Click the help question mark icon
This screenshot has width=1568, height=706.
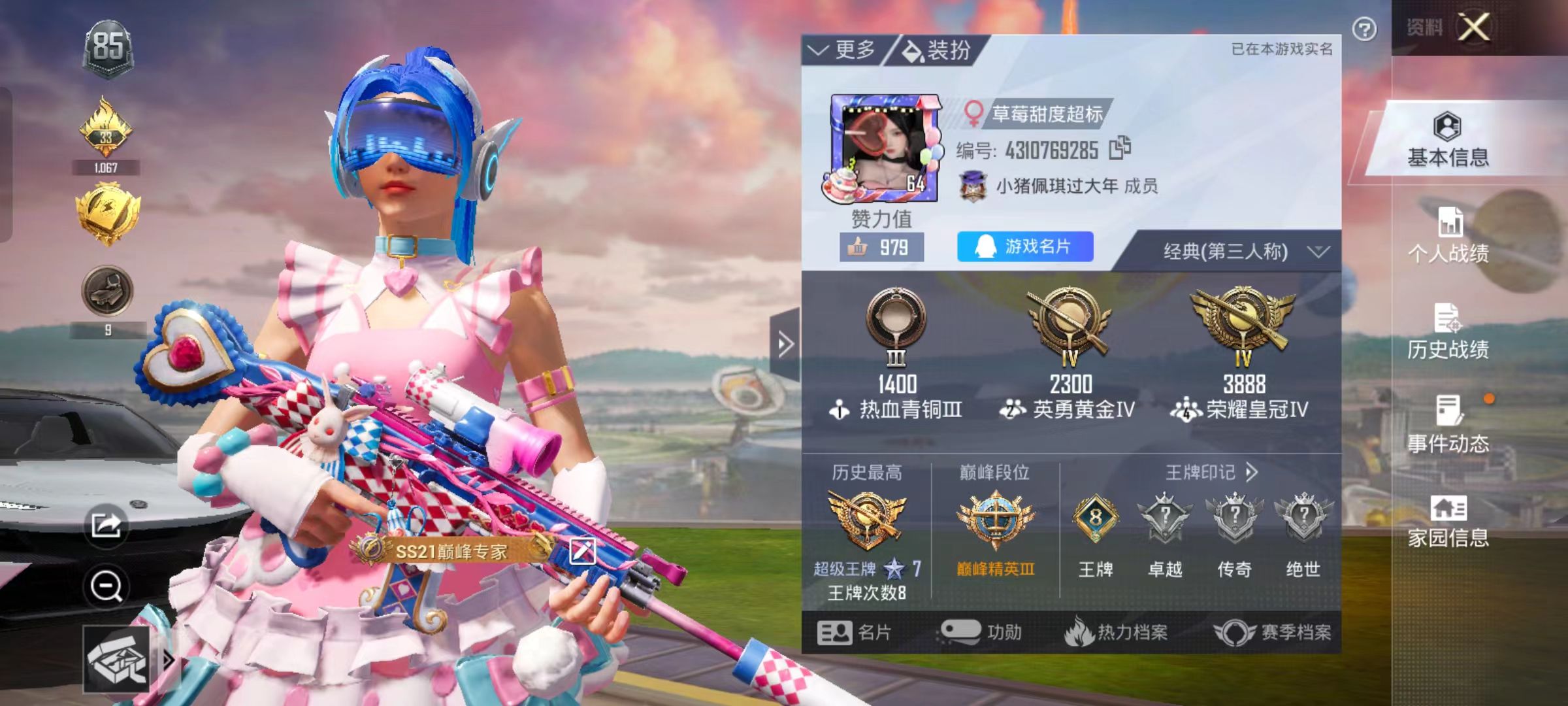(1364, 29)
